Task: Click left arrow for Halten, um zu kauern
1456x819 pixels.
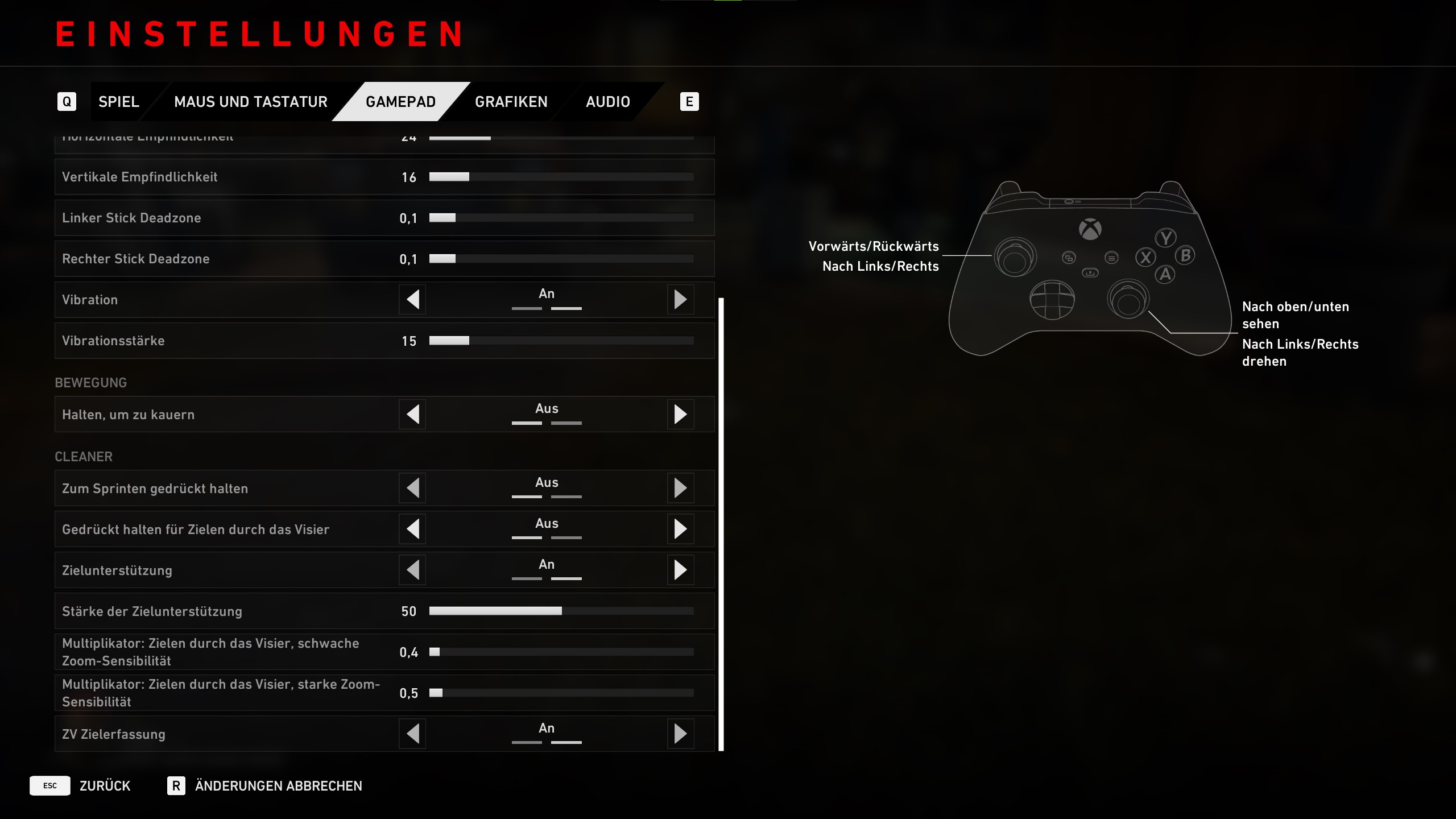Action: tap(413, 415)
